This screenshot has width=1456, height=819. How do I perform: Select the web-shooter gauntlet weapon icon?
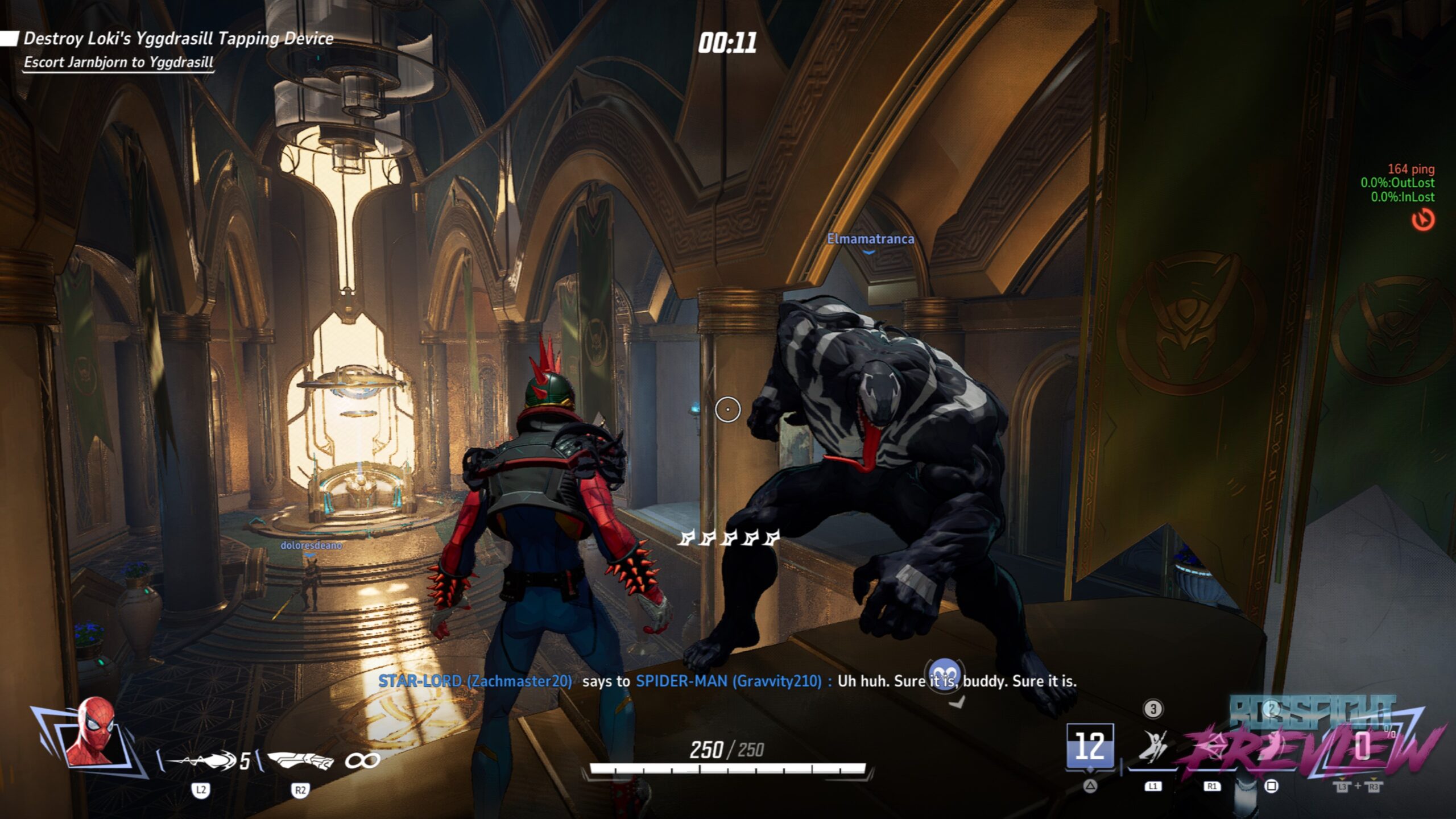coord(300,760)
